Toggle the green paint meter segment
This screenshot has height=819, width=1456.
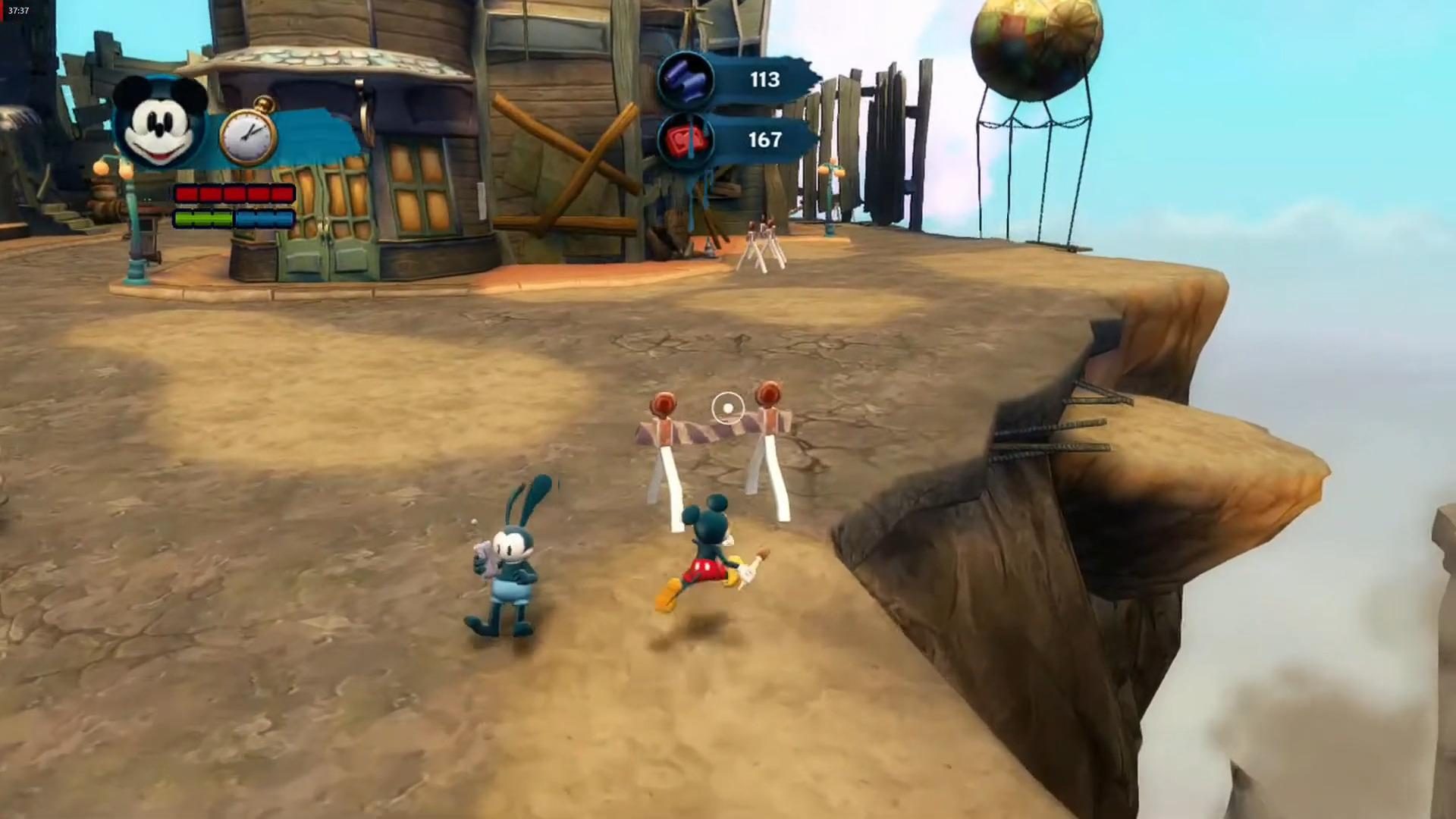coord(205,218)
